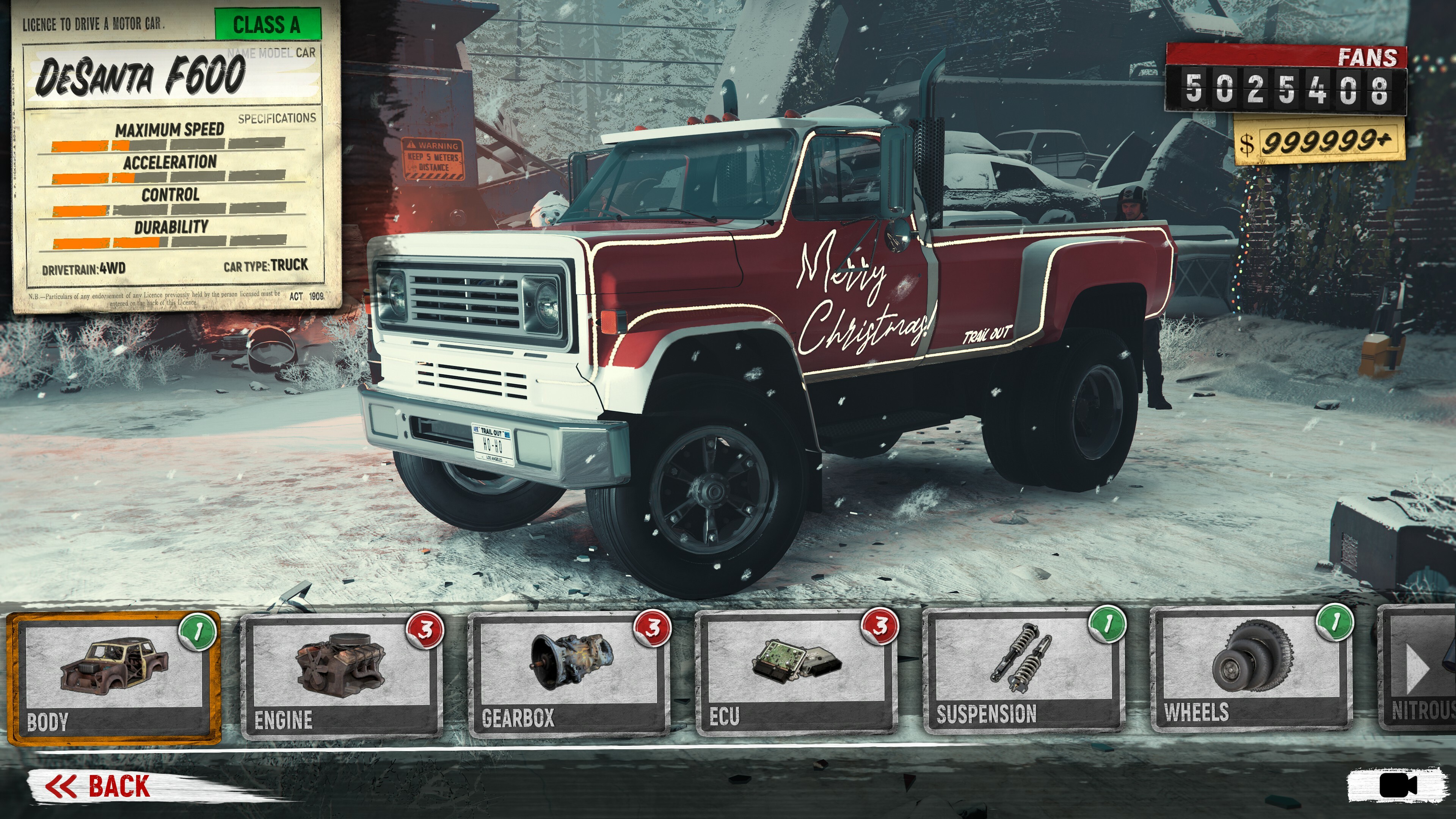
Task: Switch to the ECU upgrade category
Action: 796,673
